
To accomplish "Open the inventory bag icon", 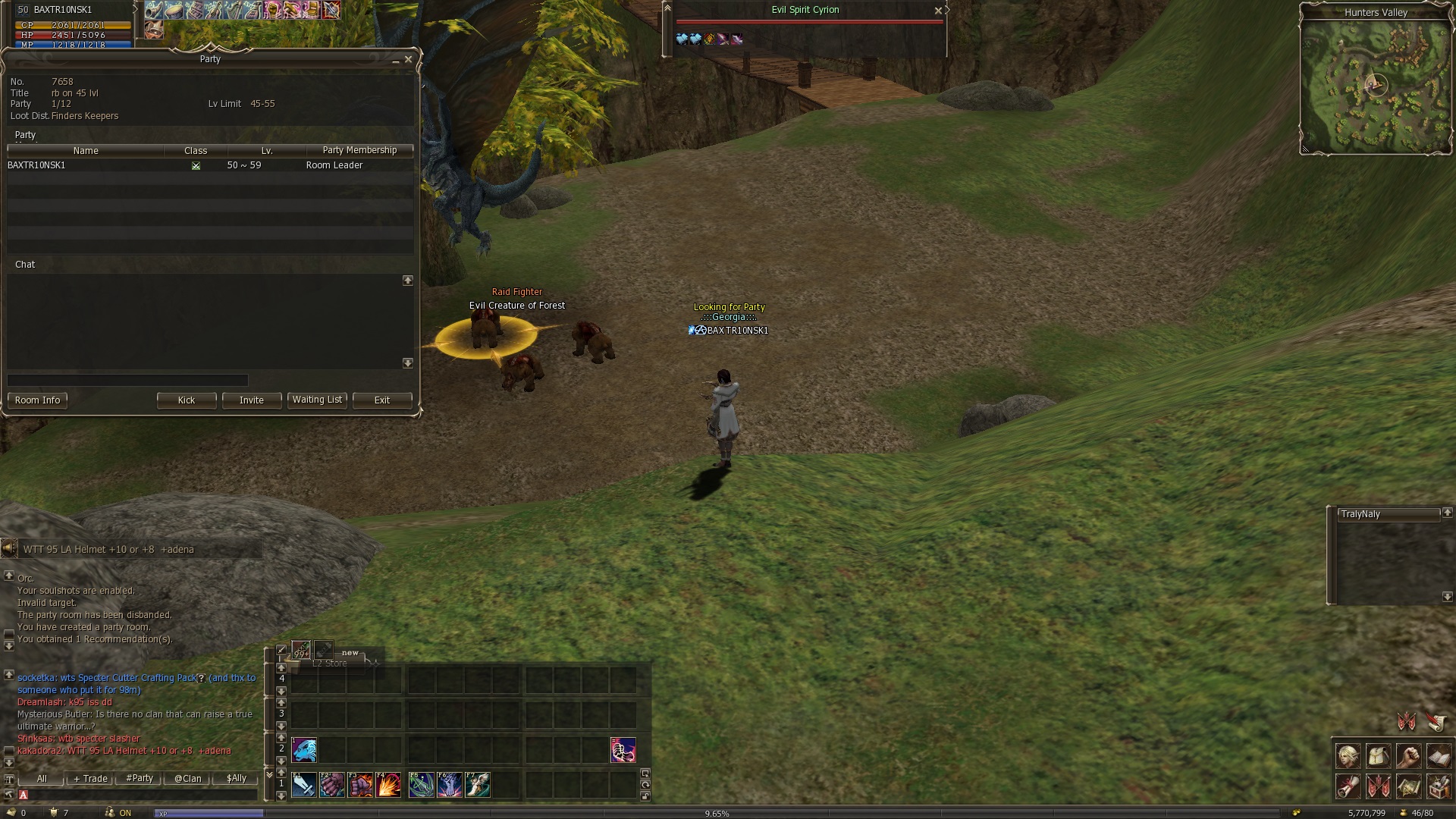I will [x=1379, y=757].
